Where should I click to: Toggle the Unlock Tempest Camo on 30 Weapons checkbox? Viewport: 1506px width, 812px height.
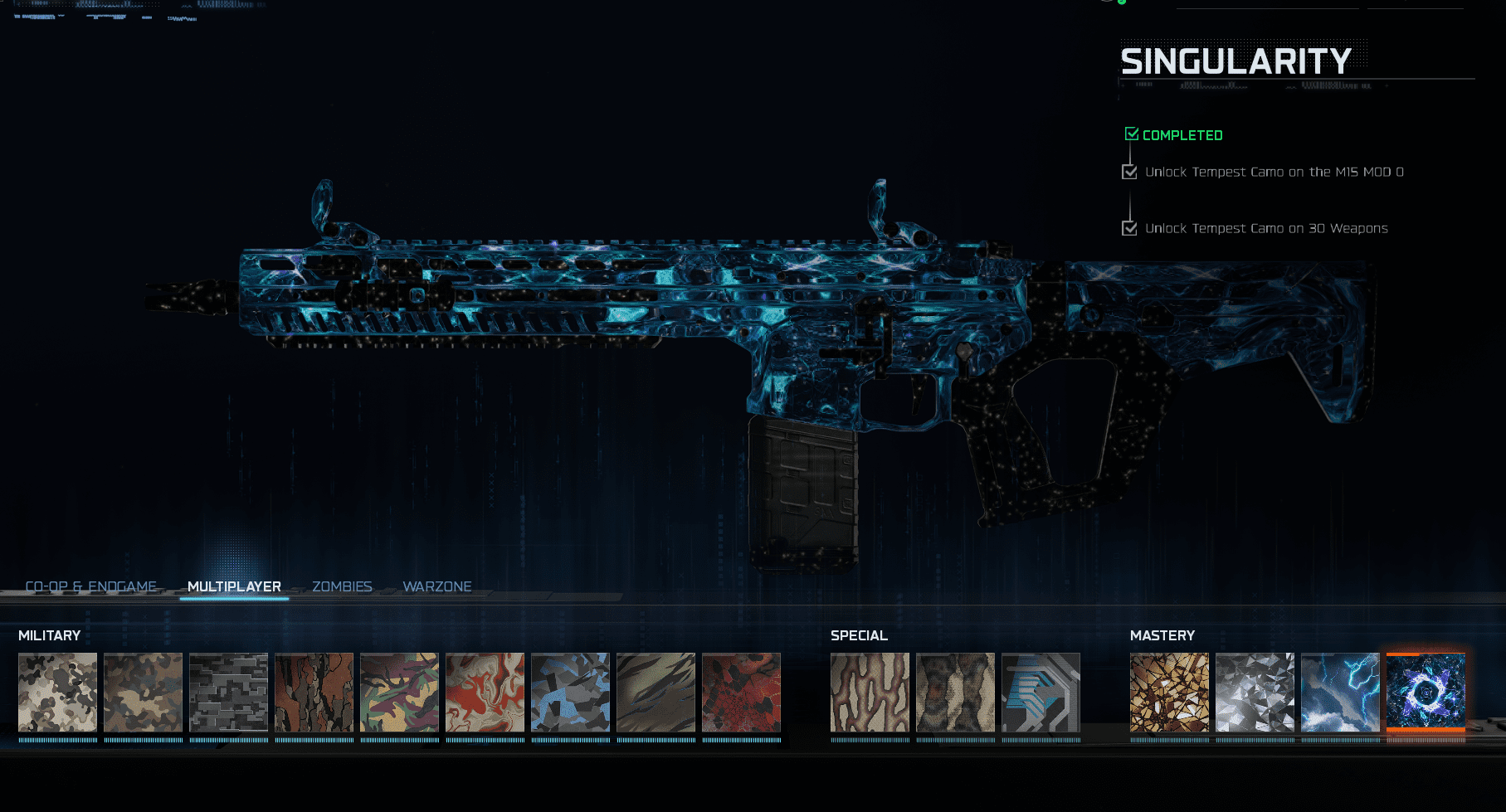[x=1129, y=228]
